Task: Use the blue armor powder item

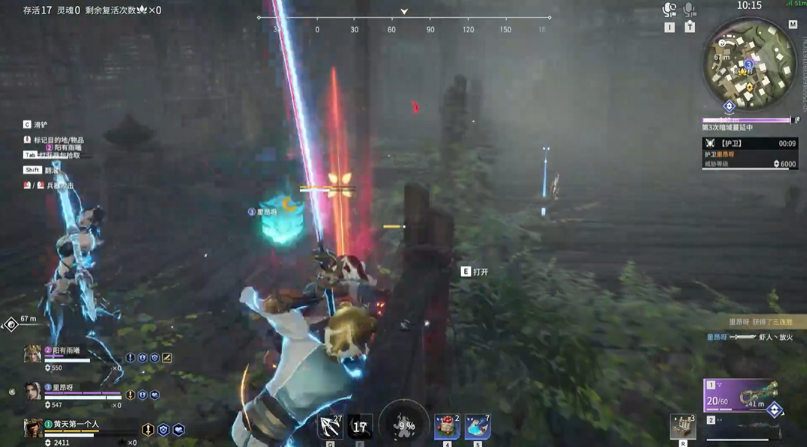Action: point(478,427)
